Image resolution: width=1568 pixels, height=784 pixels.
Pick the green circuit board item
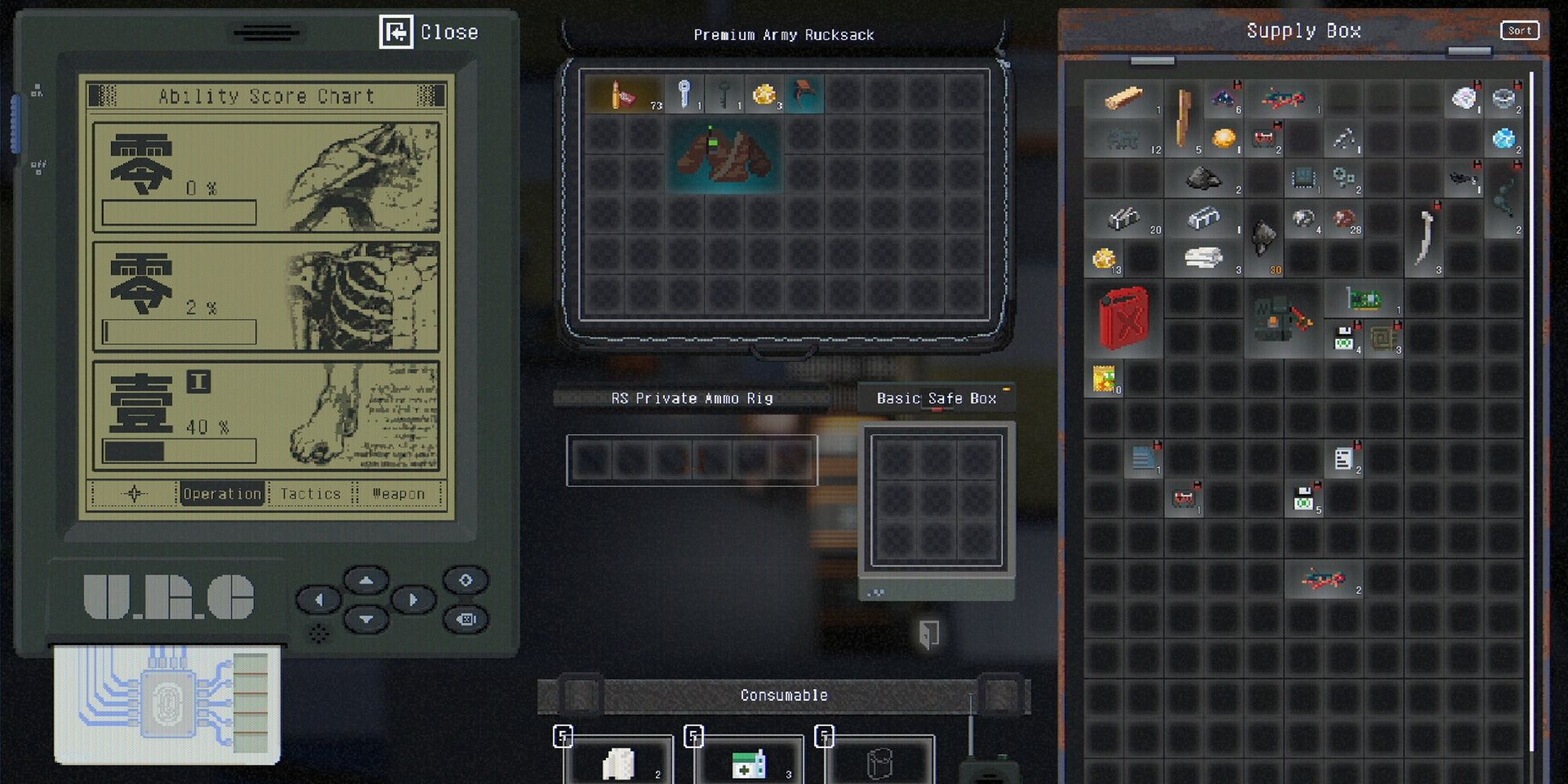pos(1363,299)
